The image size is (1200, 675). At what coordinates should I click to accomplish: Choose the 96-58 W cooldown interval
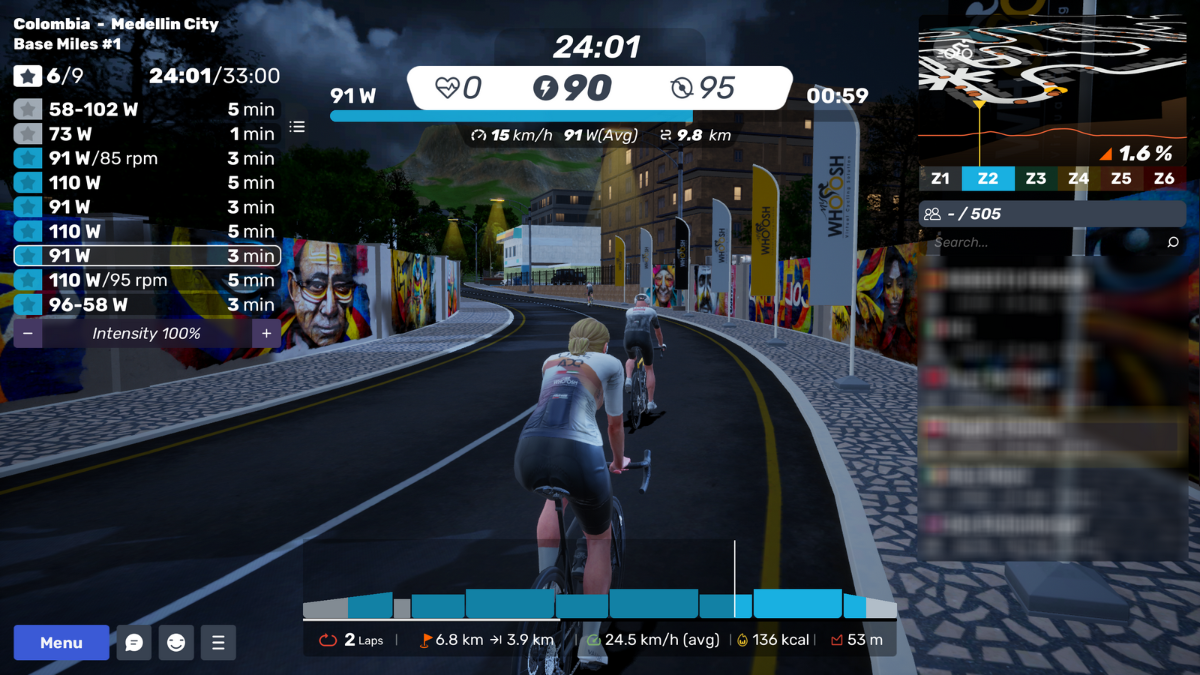(147, 305)
